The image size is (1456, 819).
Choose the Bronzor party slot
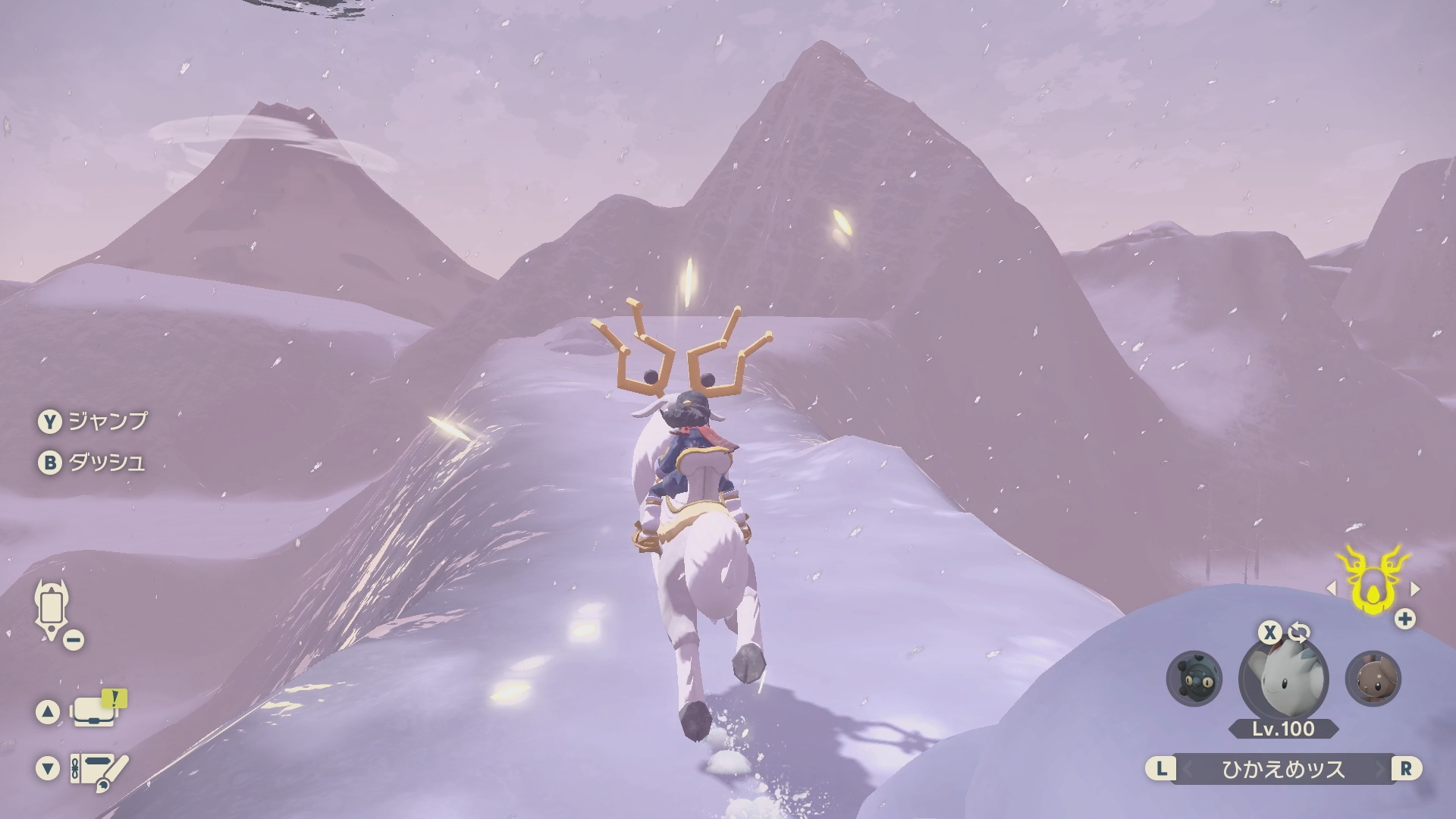1194,679
